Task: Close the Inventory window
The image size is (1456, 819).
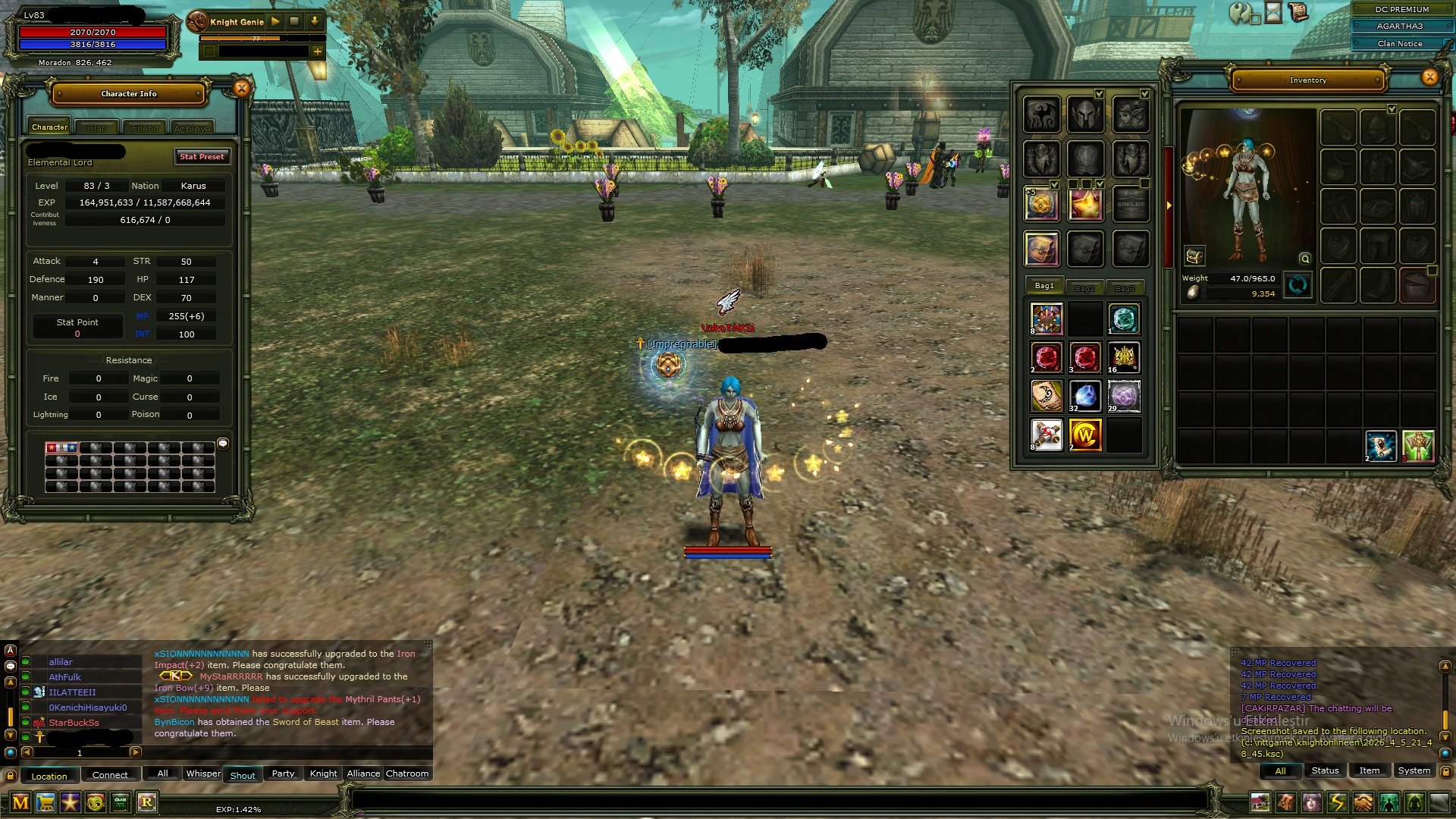Action: point(1429,77)
